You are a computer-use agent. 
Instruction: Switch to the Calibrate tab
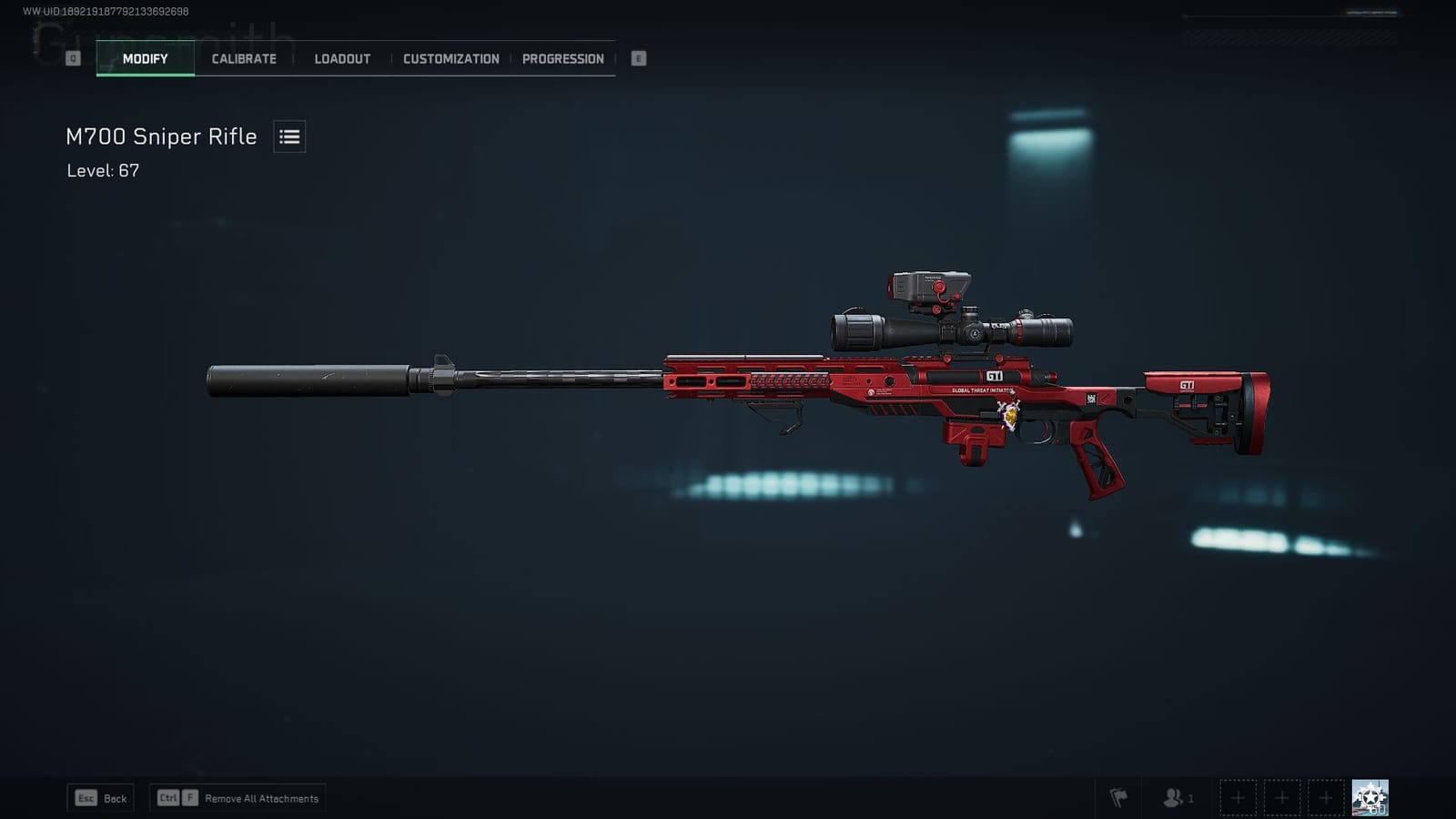point(242,58)
